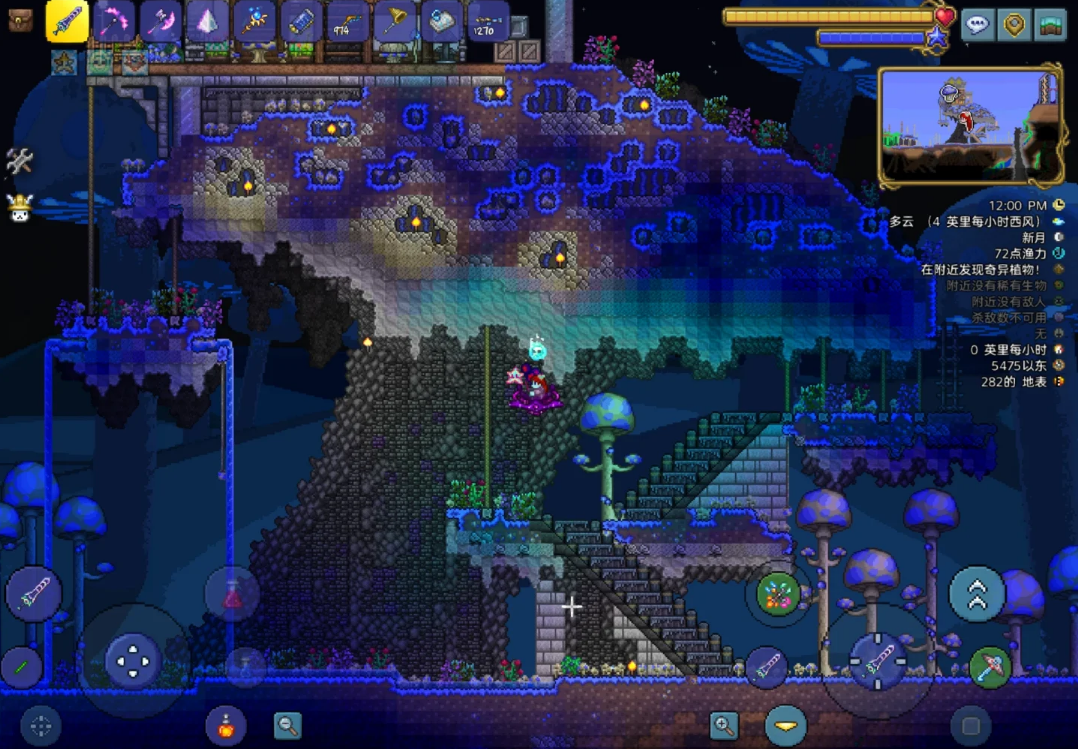The image size is (1078, 749).
Task: Select the highlighted sword hotbar slot
Action: pos(67,21)
